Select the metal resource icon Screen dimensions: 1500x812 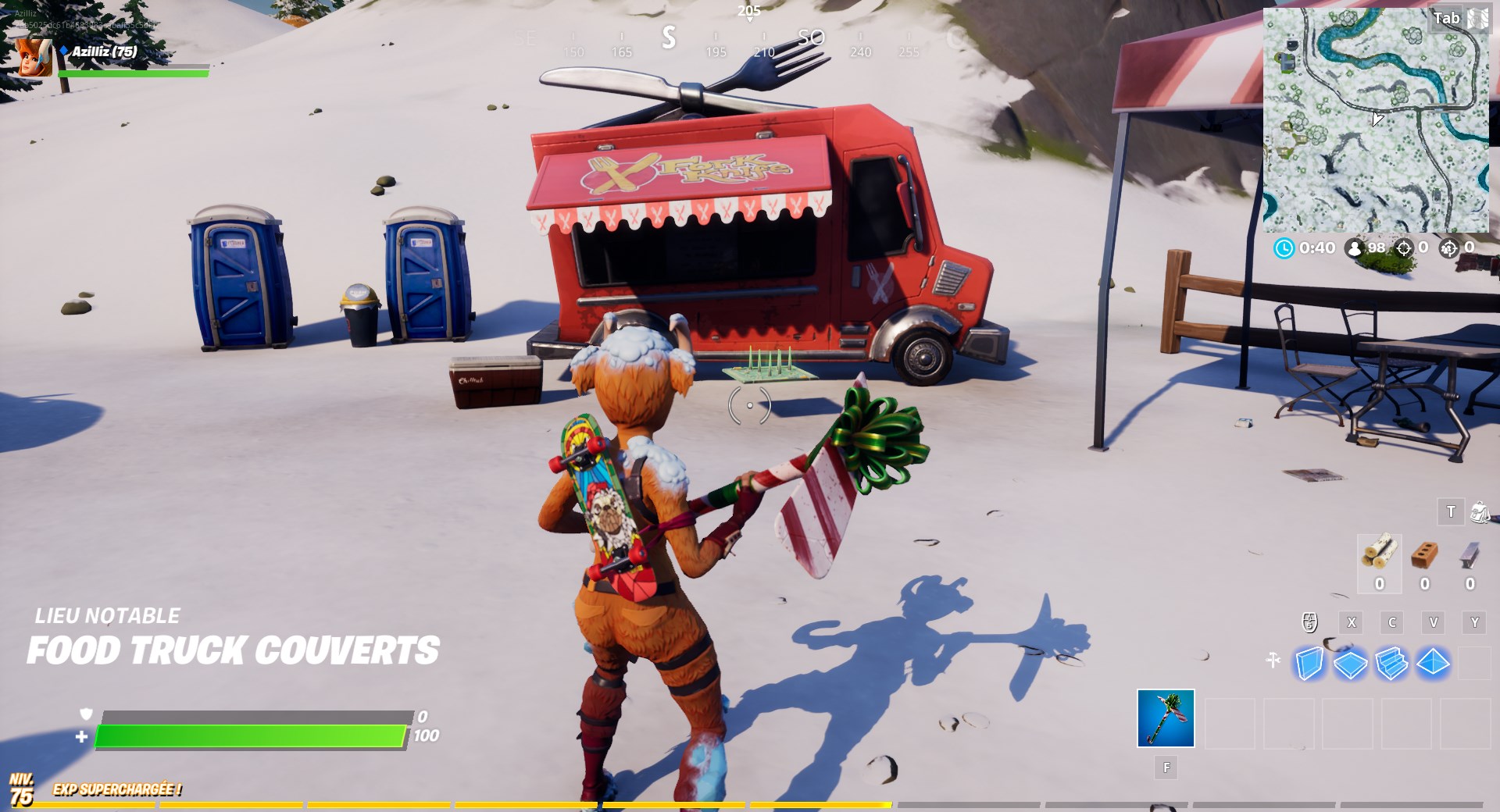[x=1470, y=556]
